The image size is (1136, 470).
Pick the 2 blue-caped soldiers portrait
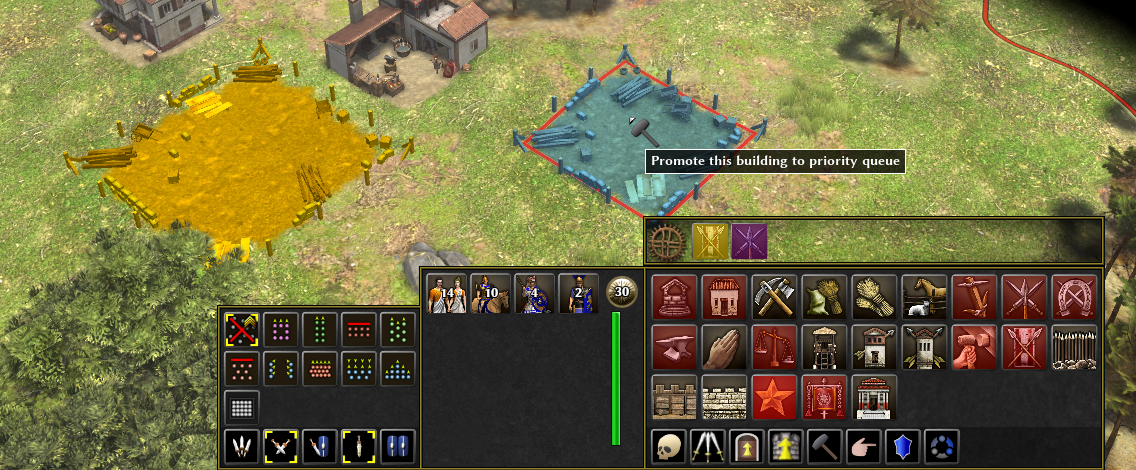point(578,295)
